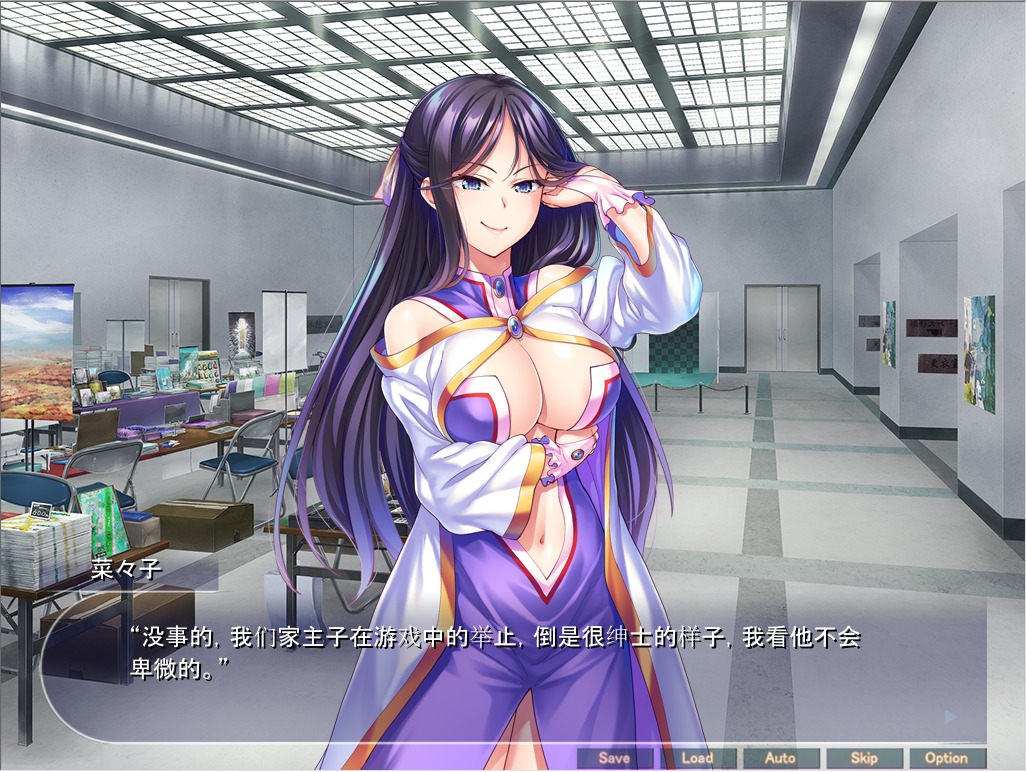This screenshot has height=772, width=1026.
Task: Open the Load menu
Action: [697, 758]
